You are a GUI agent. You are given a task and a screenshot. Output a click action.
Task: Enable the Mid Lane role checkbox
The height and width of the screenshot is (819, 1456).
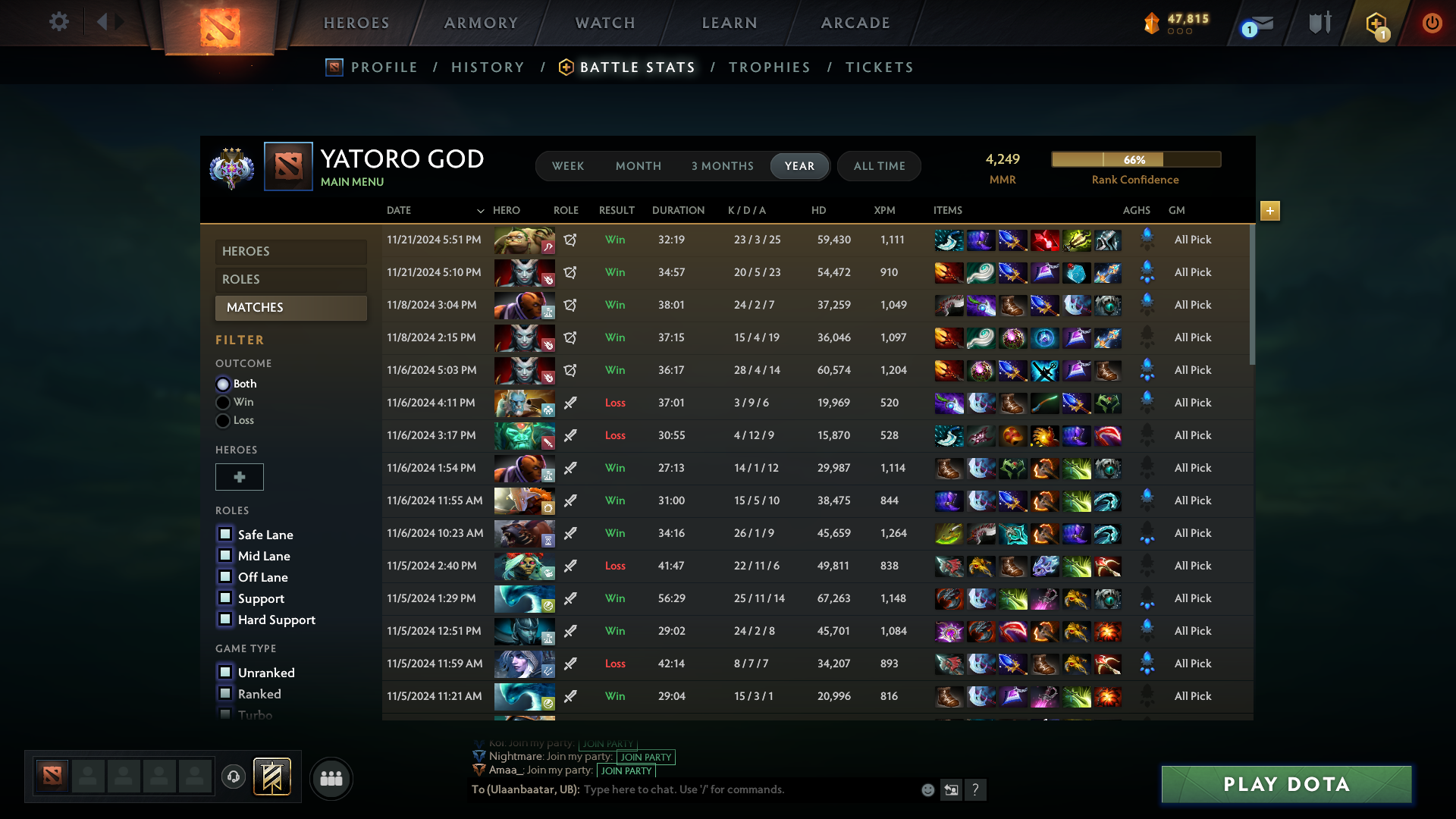tap(224, 555)
